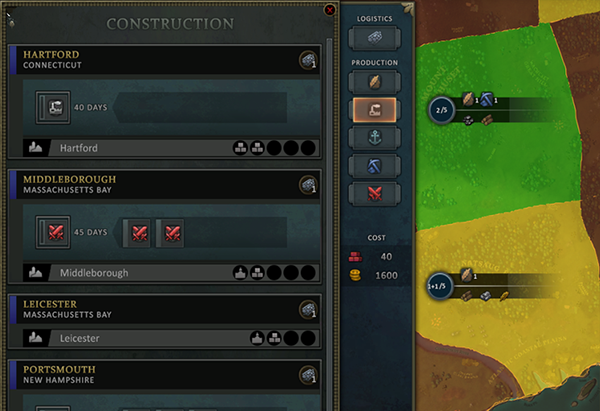The image size is (600, 411).
Task: Select the Leicester Massachusetts Bay town header
Action: 150,308
